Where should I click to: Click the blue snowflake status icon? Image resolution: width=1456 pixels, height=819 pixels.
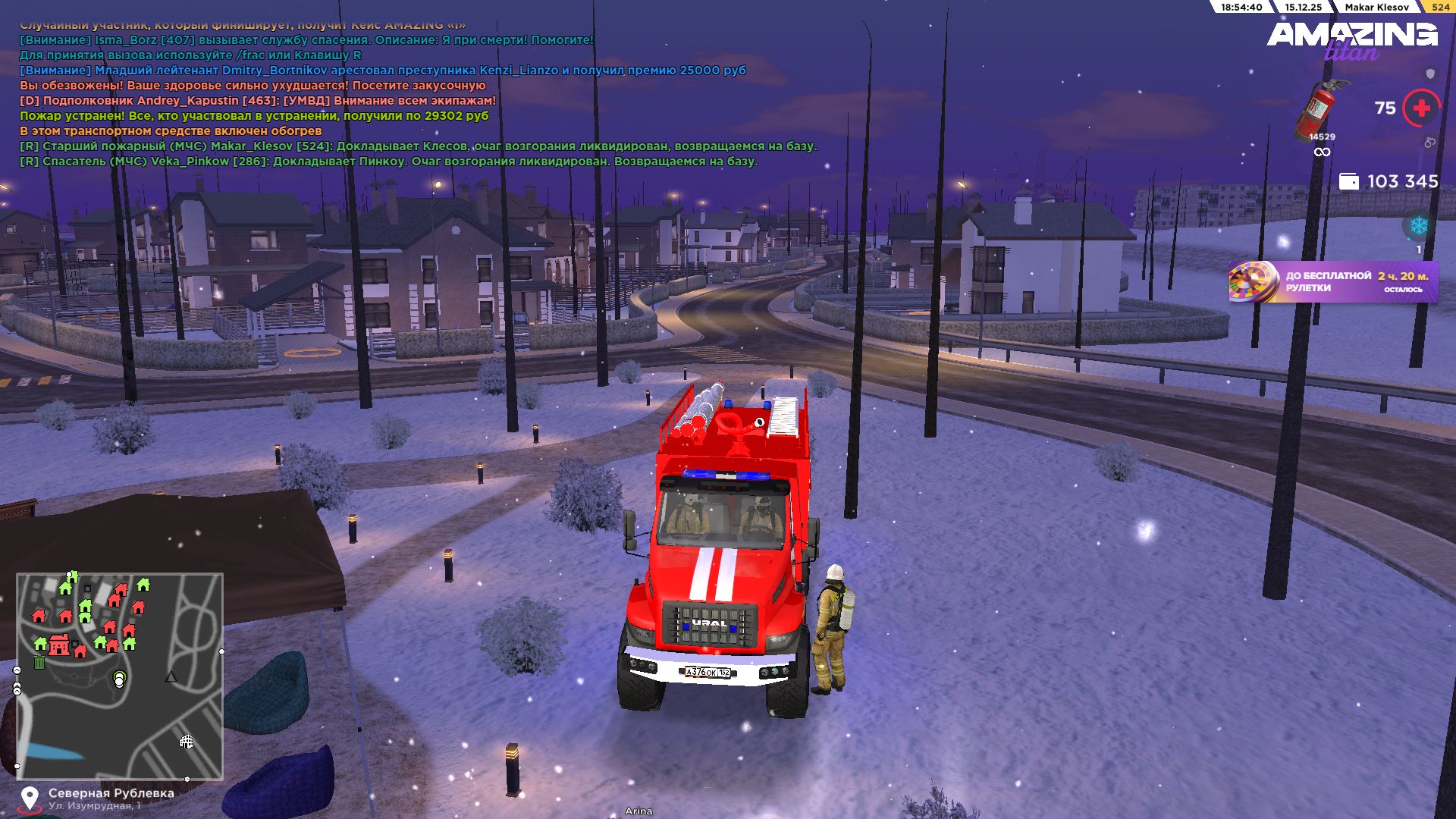[1418, 226]
